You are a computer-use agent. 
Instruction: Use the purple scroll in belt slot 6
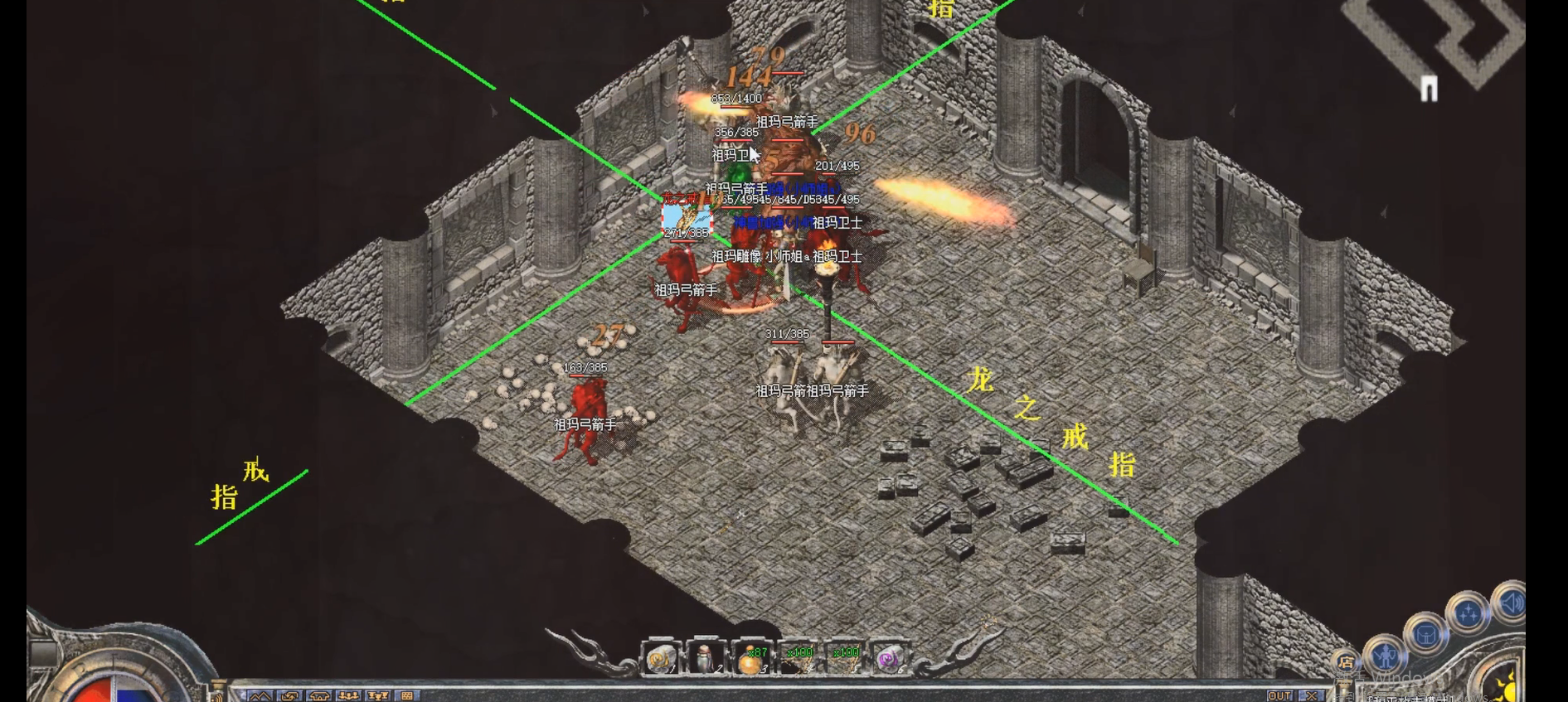click(x=889, y=659)
